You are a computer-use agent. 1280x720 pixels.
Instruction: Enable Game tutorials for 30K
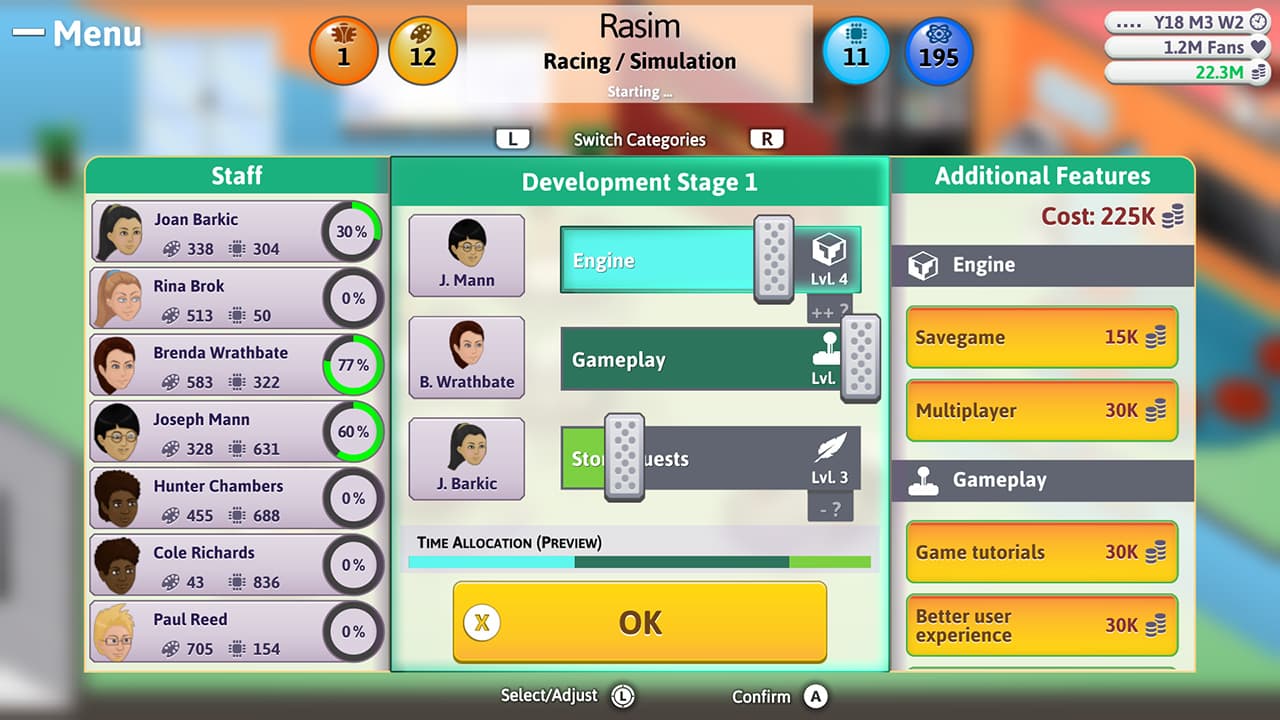click(1041, 552)
